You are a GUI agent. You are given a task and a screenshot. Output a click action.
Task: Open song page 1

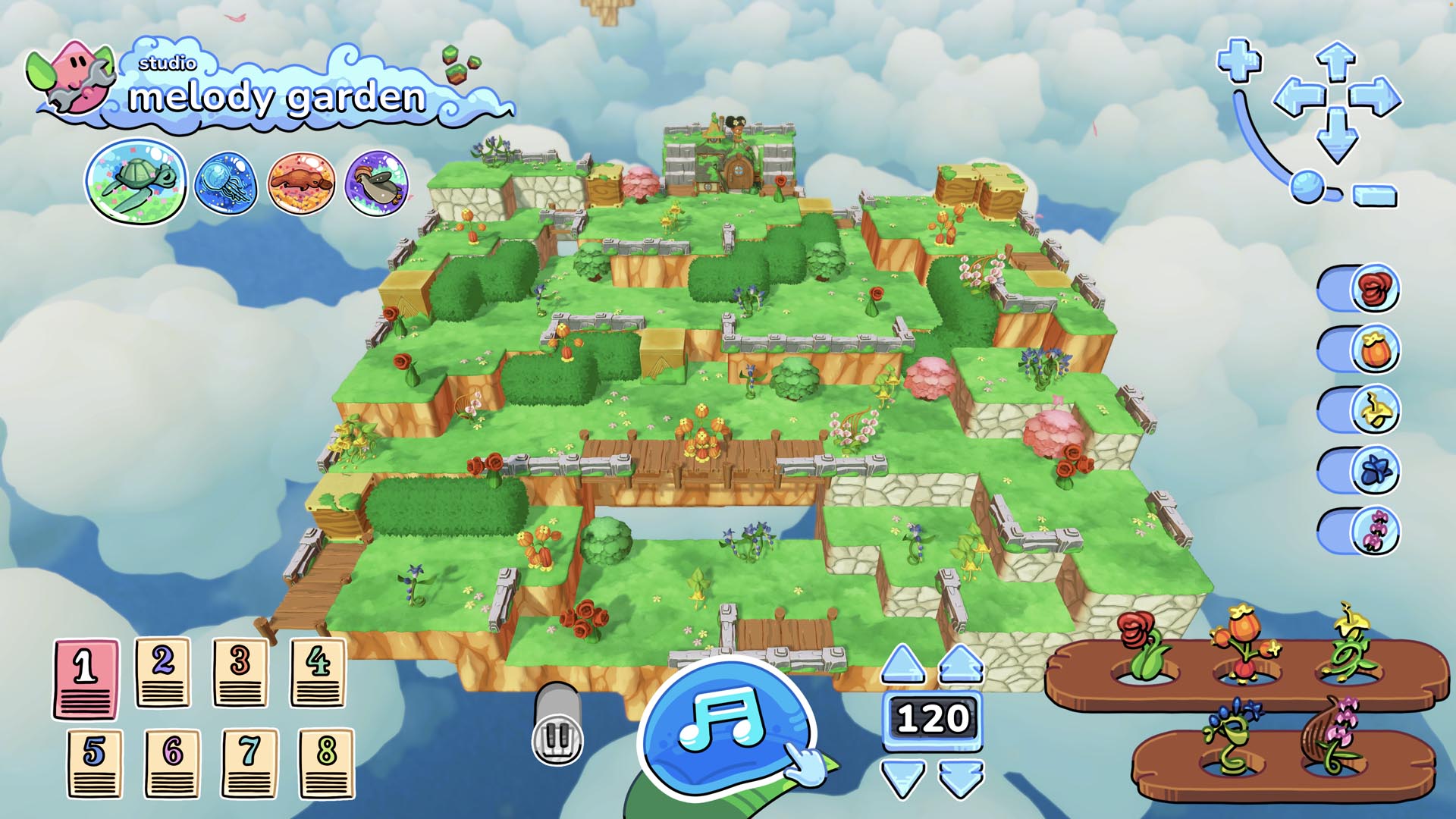(x=86, y=678)
